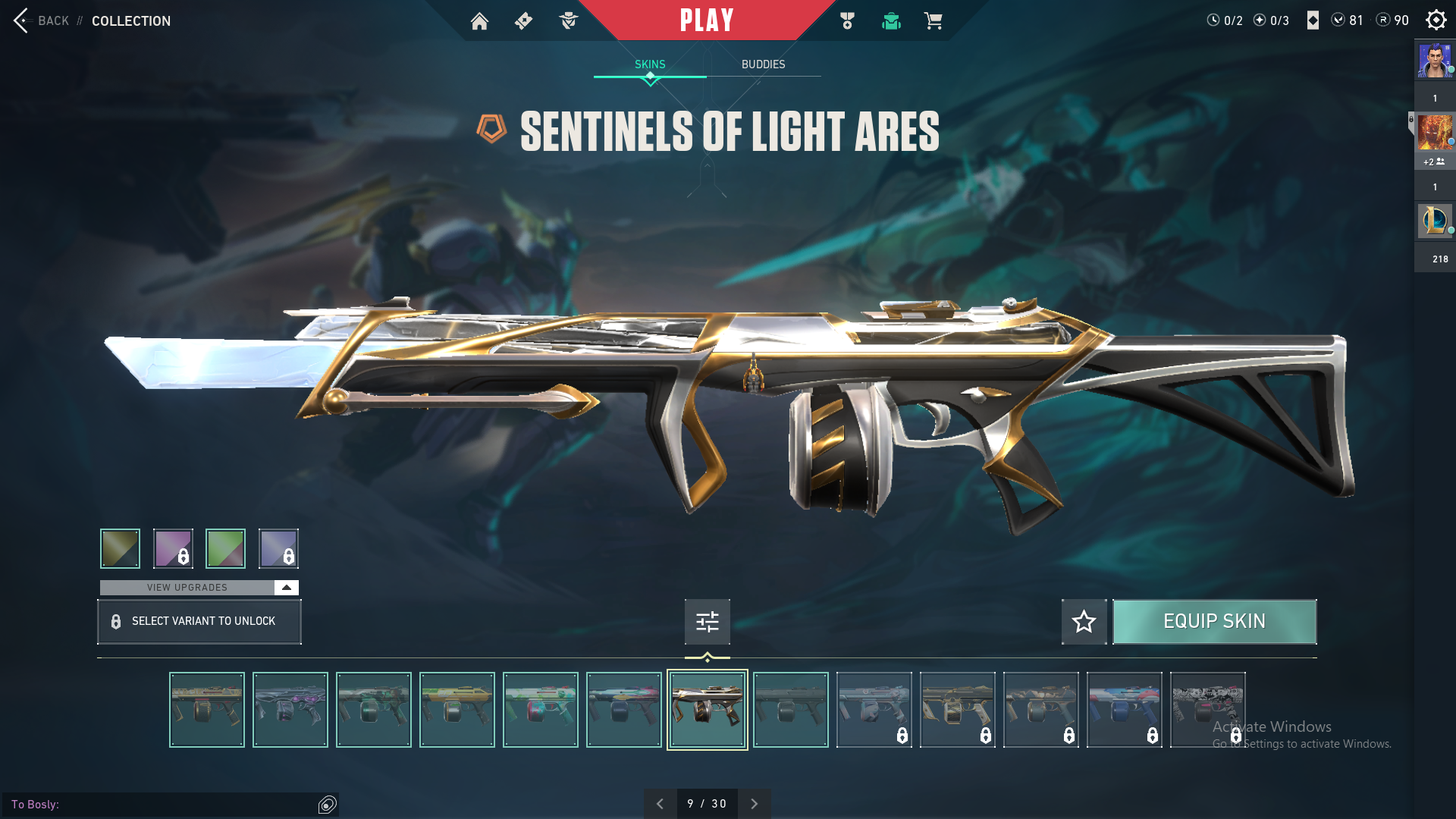Screen dimensions: 1456x819
Task: Select the black-and-white graffiti Ares thumbnail
Action: pyautogui.click(x=1207, y=710)
